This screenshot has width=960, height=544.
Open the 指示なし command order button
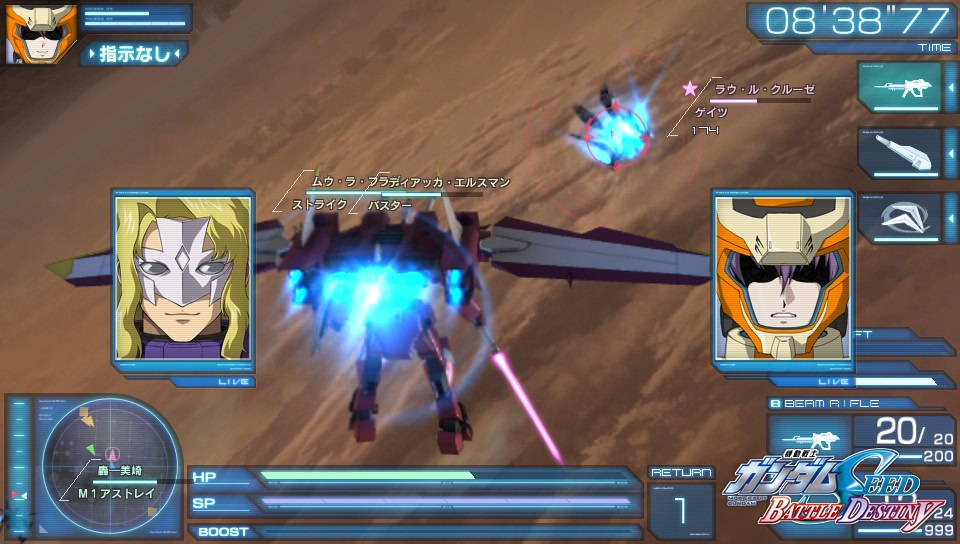pyautogui.click(x=135, y=53)
